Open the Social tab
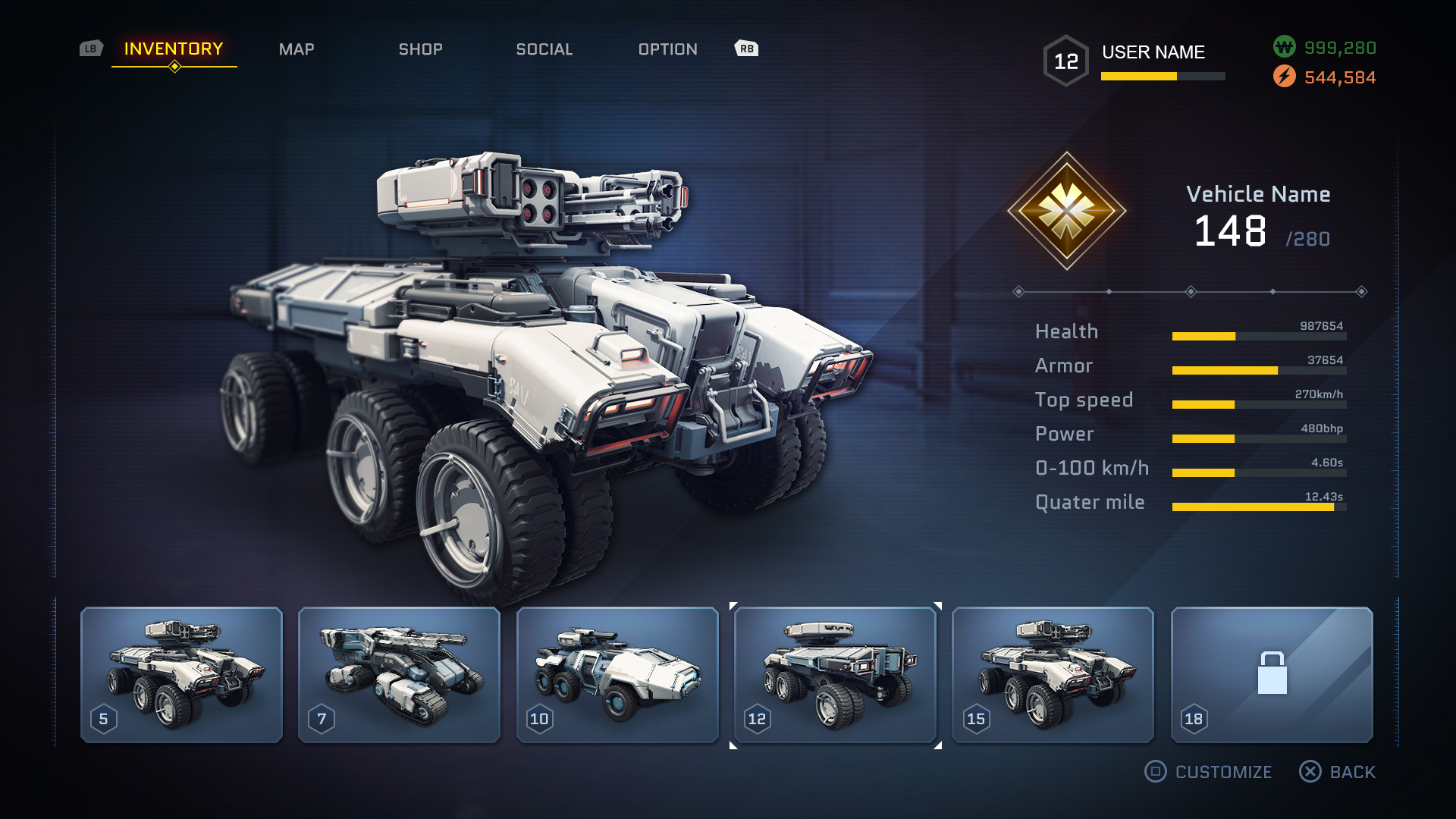The image size is (1456, 819). 544,49
